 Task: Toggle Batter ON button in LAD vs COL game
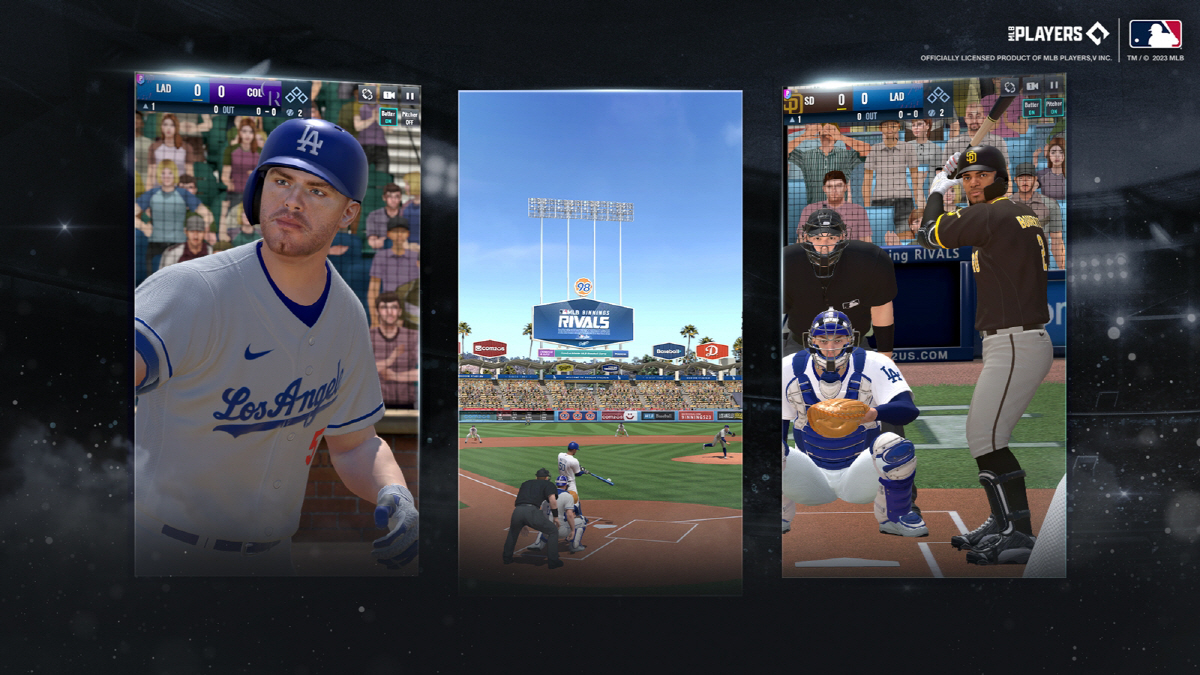click(389, 116)
